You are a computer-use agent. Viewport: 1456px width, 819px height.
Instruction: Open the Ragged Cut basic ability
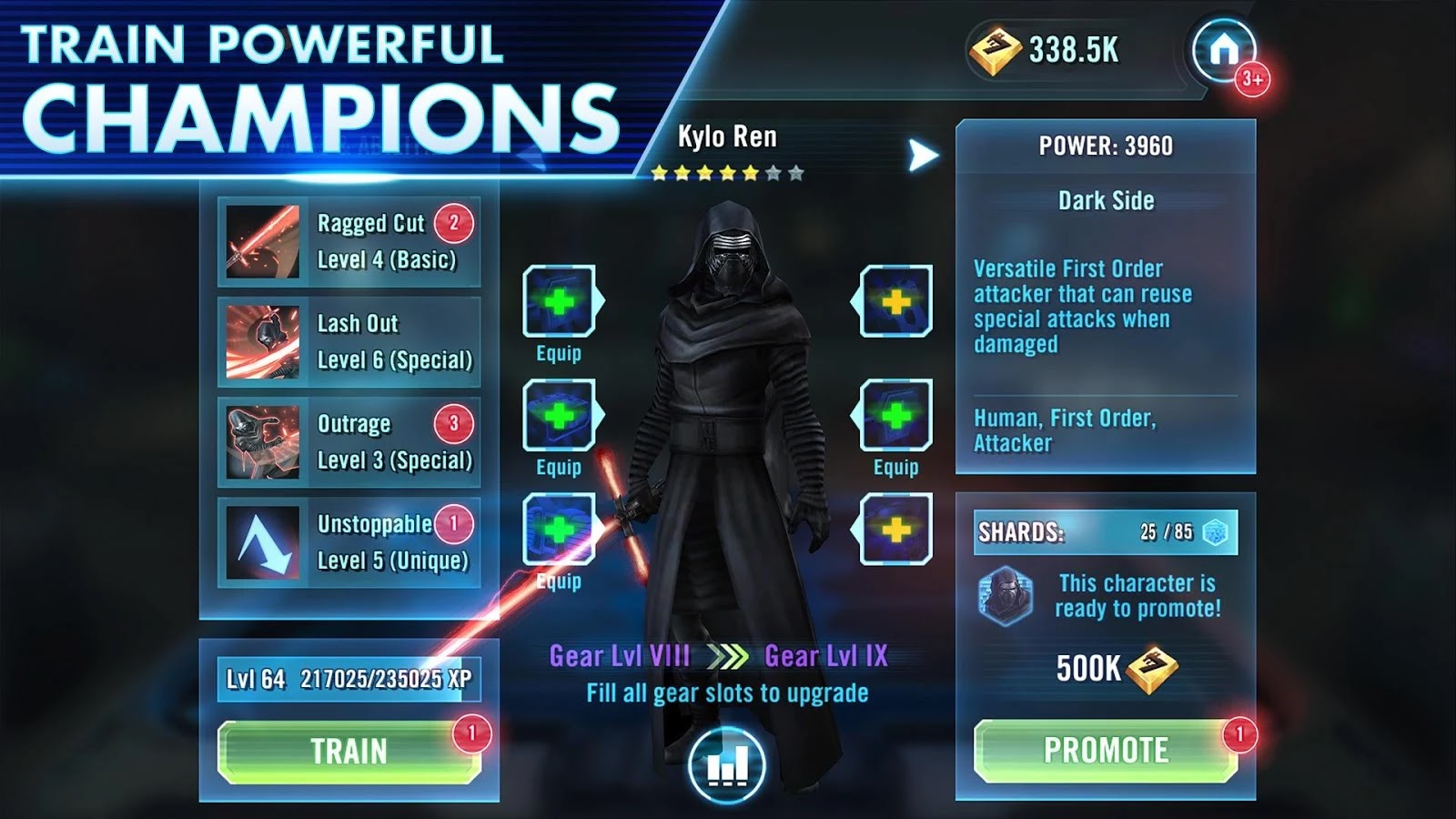(349, 241)
